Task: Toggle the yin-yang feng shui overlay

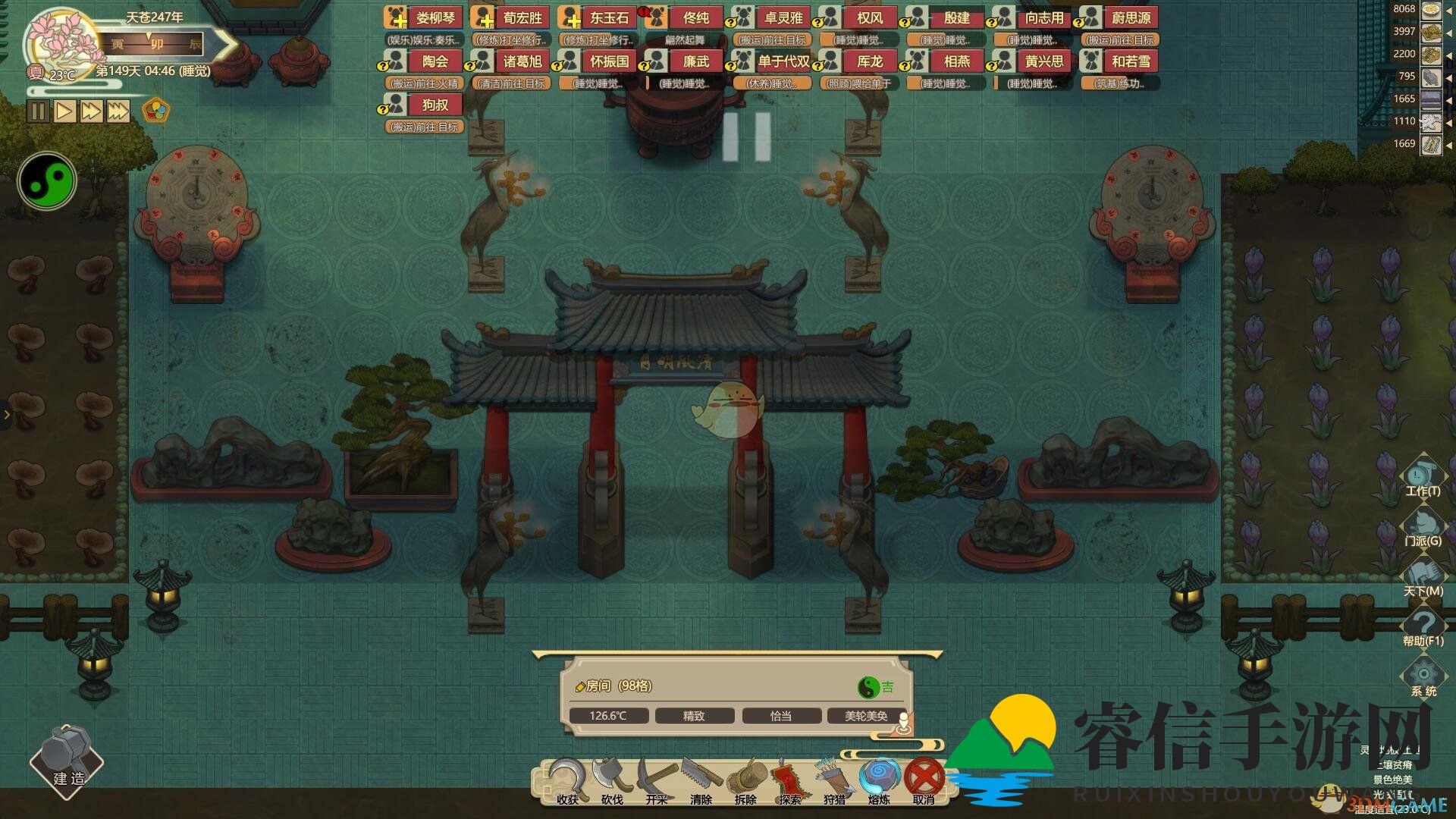Action: (46, 180)
